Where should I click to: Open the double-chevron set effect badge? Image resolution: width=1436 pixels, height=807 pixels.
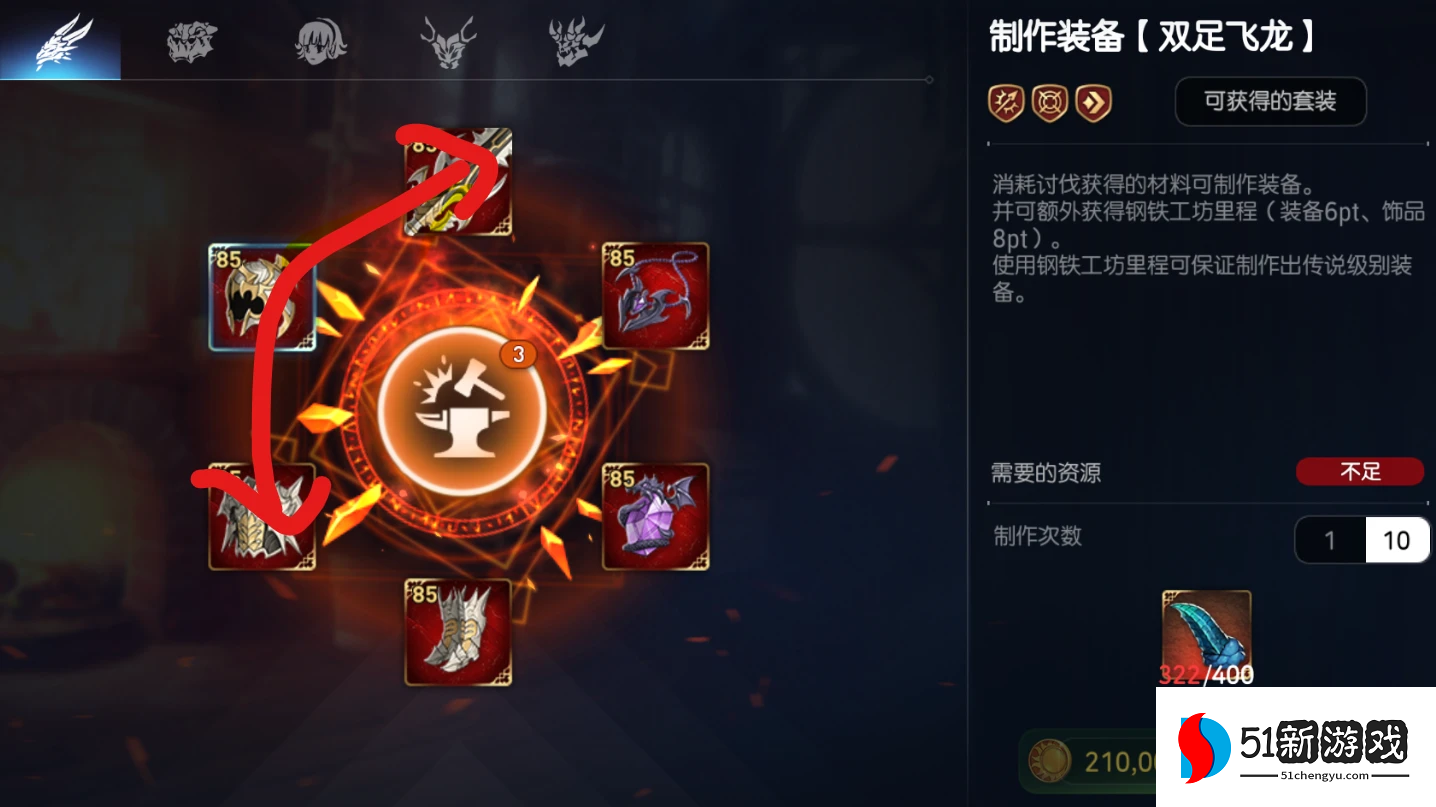(x=1094, y=102)
